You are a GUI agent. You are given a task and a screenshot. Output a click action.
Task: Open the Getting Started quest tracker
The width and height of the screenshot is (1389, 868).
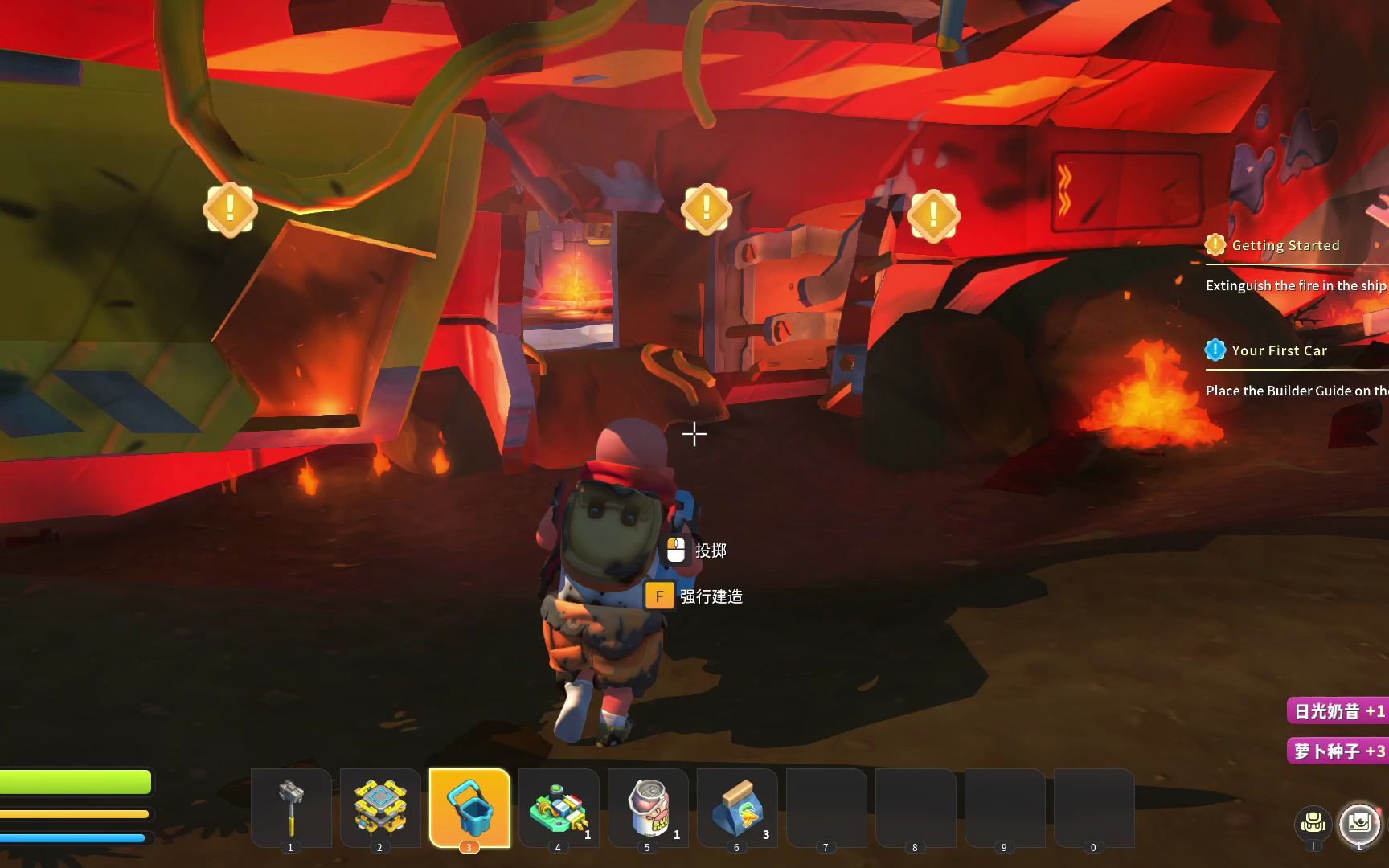point(1285,246)
